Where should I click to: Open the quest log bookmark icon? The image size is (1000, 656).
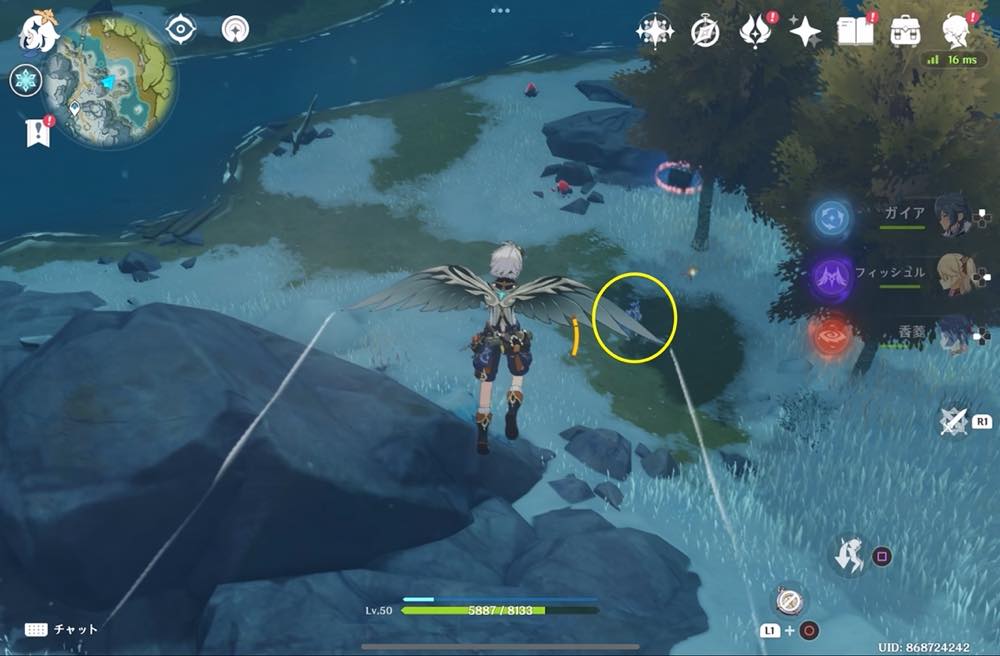[38, 131]
